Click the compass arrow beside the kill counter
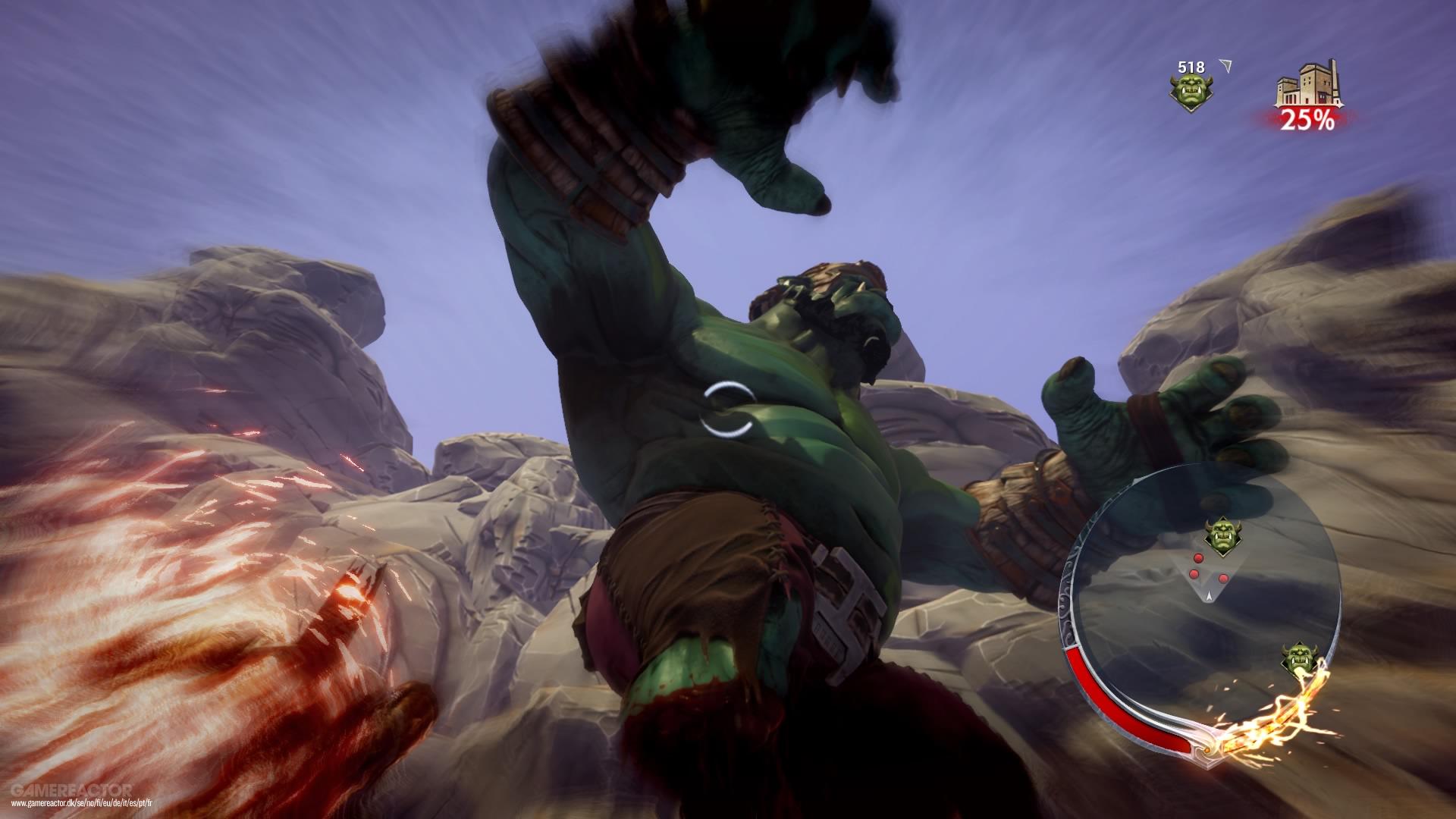 tap(1226, 66)
